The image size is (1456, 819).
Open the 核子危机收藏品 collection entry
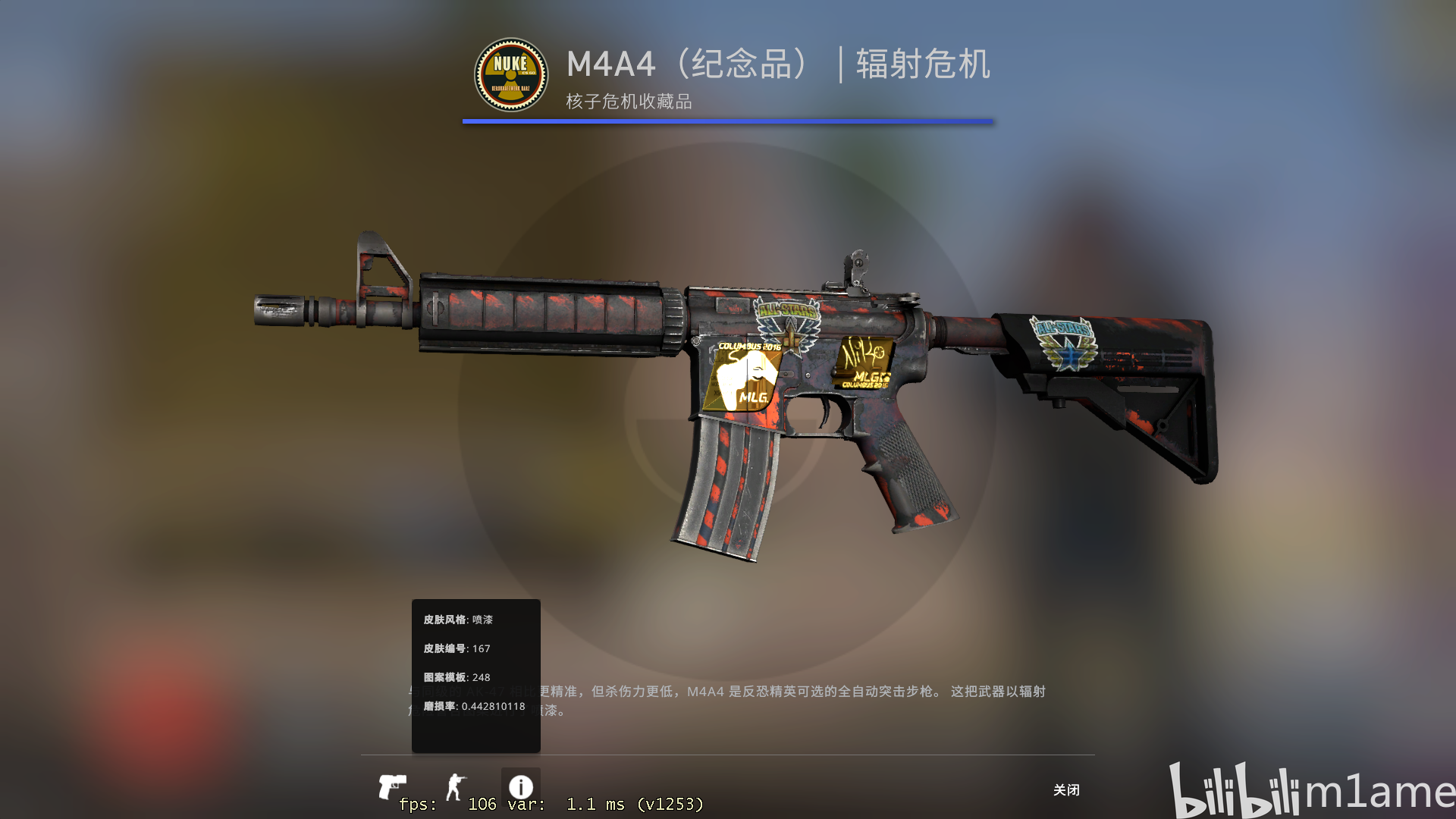627,99
